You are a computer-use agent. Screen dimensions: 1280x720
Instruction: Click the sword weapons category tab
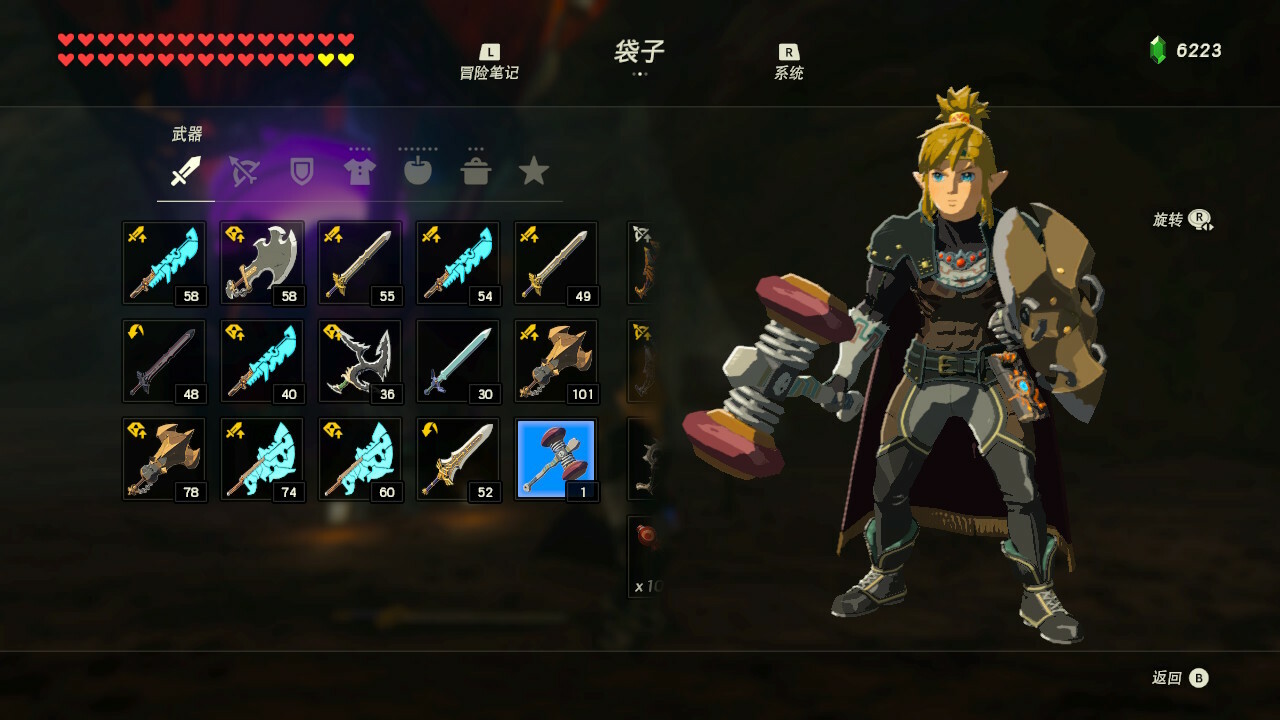point(186,172)
